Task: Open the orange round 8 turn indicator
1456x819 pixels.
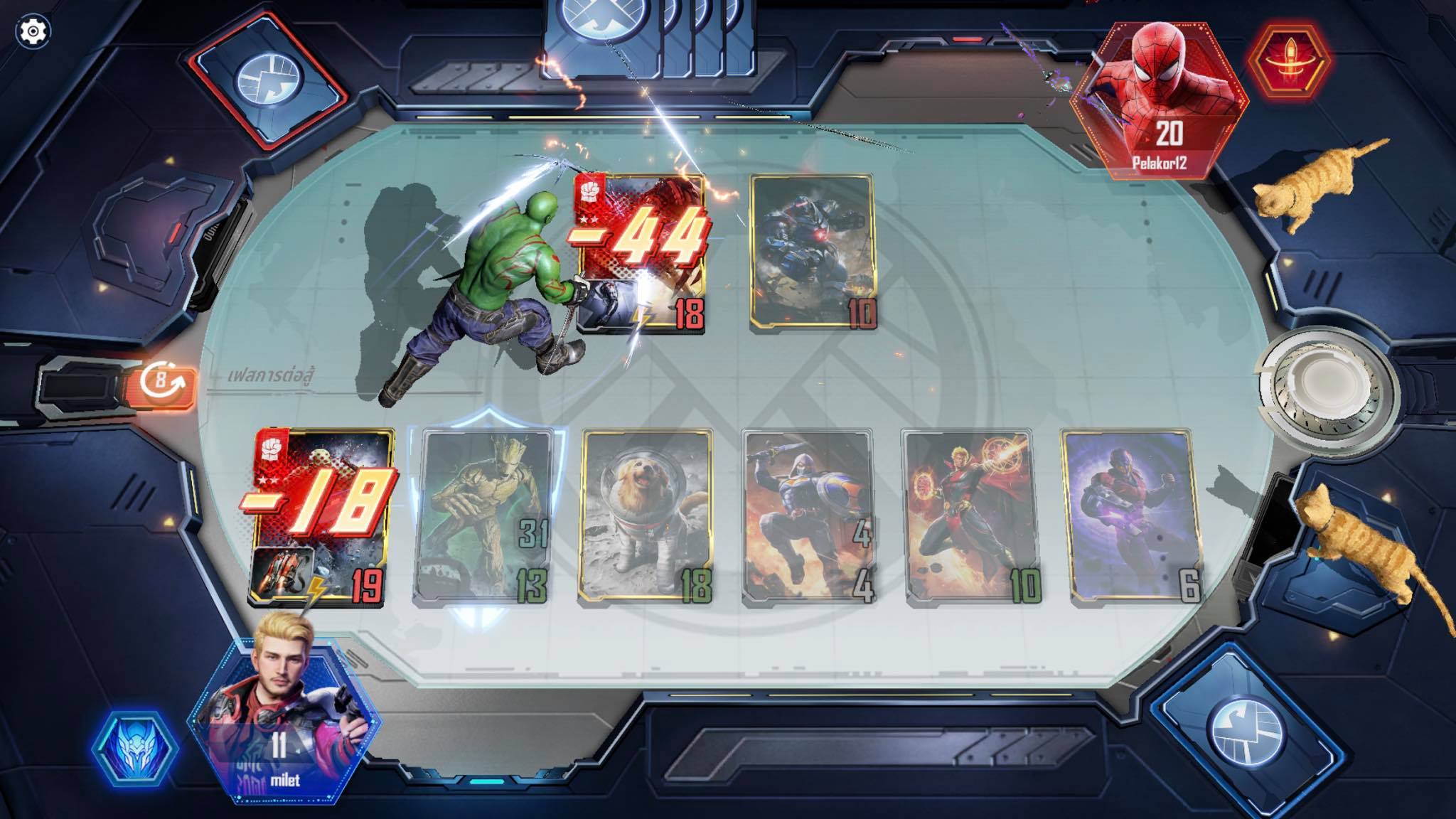Action: click(164, 382)
